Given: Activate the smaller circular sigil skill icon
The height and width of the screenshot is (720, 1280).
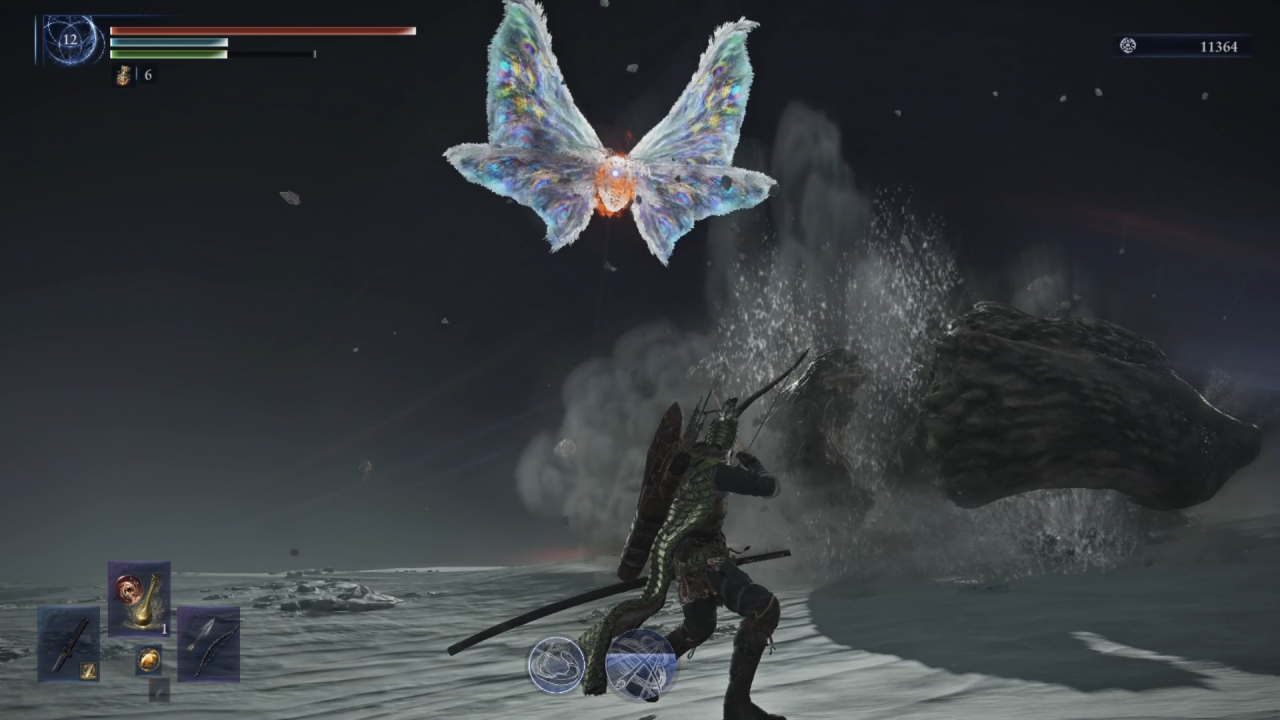Looking at the screenshot, I should click(x=557, y=665).
